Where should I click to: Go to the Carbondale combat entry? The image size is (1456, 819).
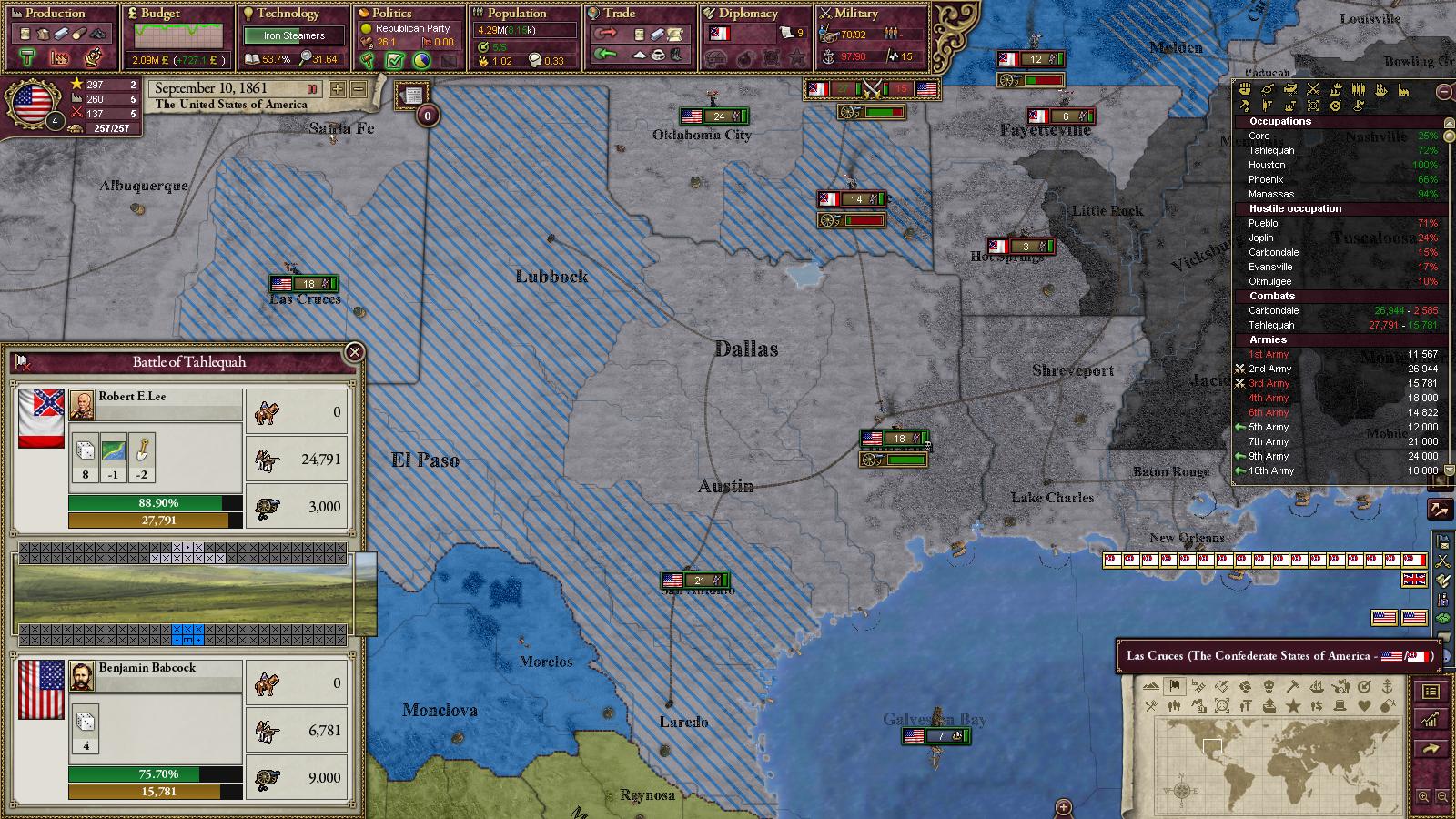tap(1274, 310)
